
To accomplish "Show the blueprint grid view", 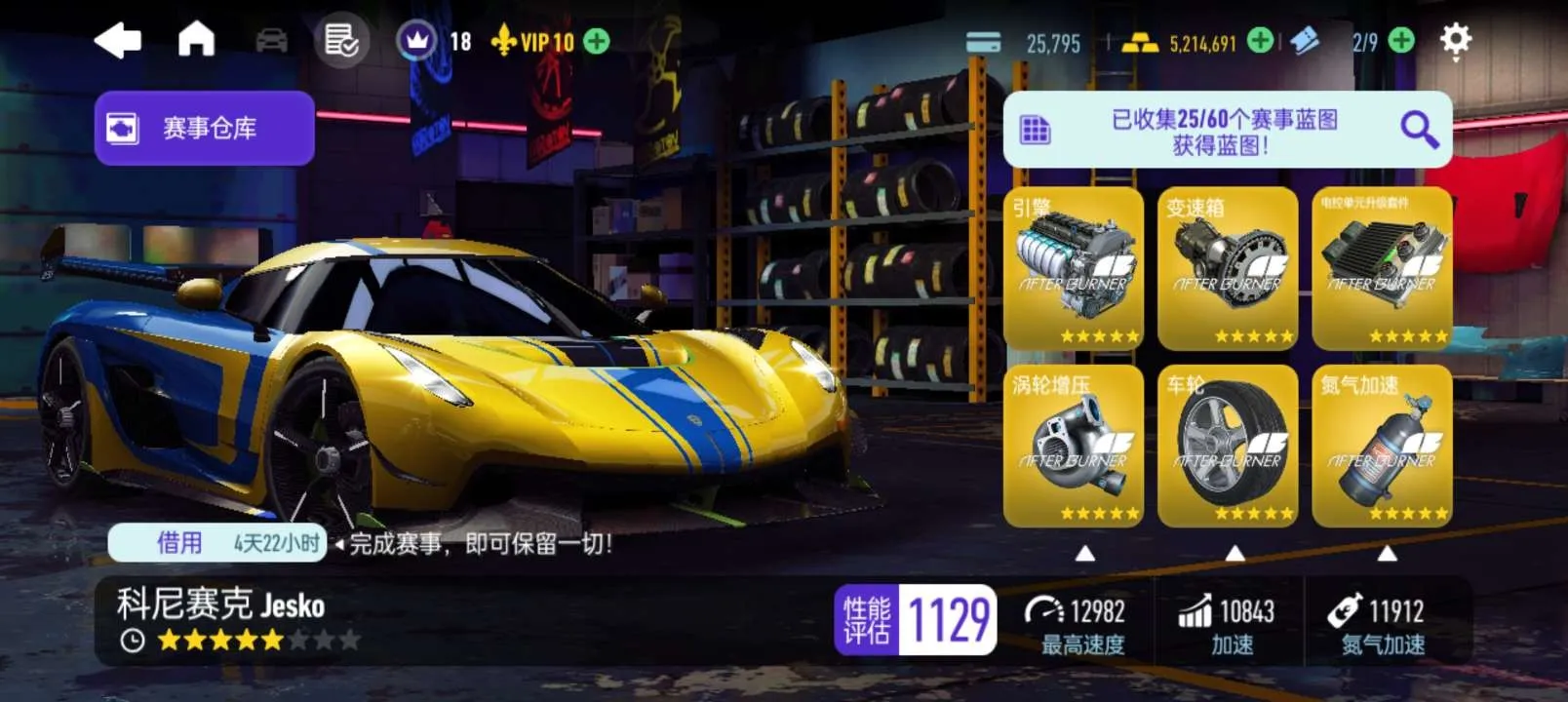I will point(1035,130).
